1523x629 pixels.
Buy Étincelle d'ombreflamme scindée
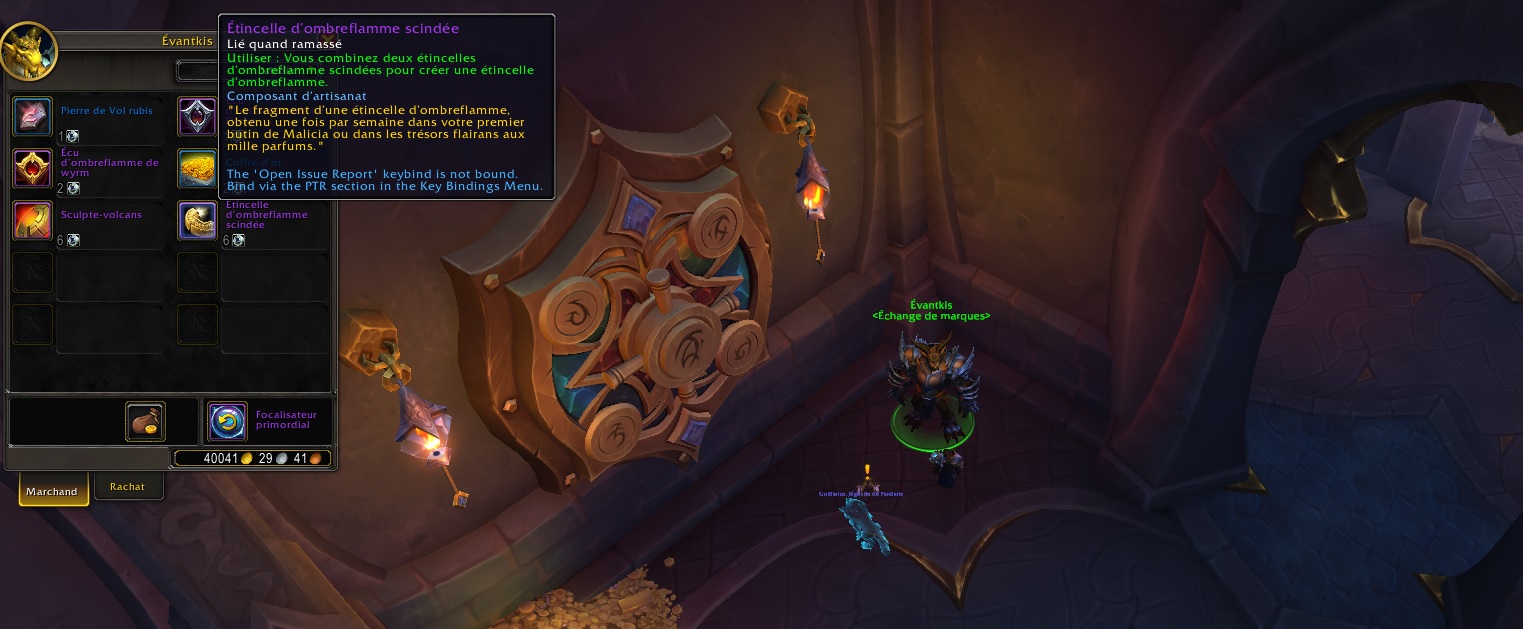point(197,220)
